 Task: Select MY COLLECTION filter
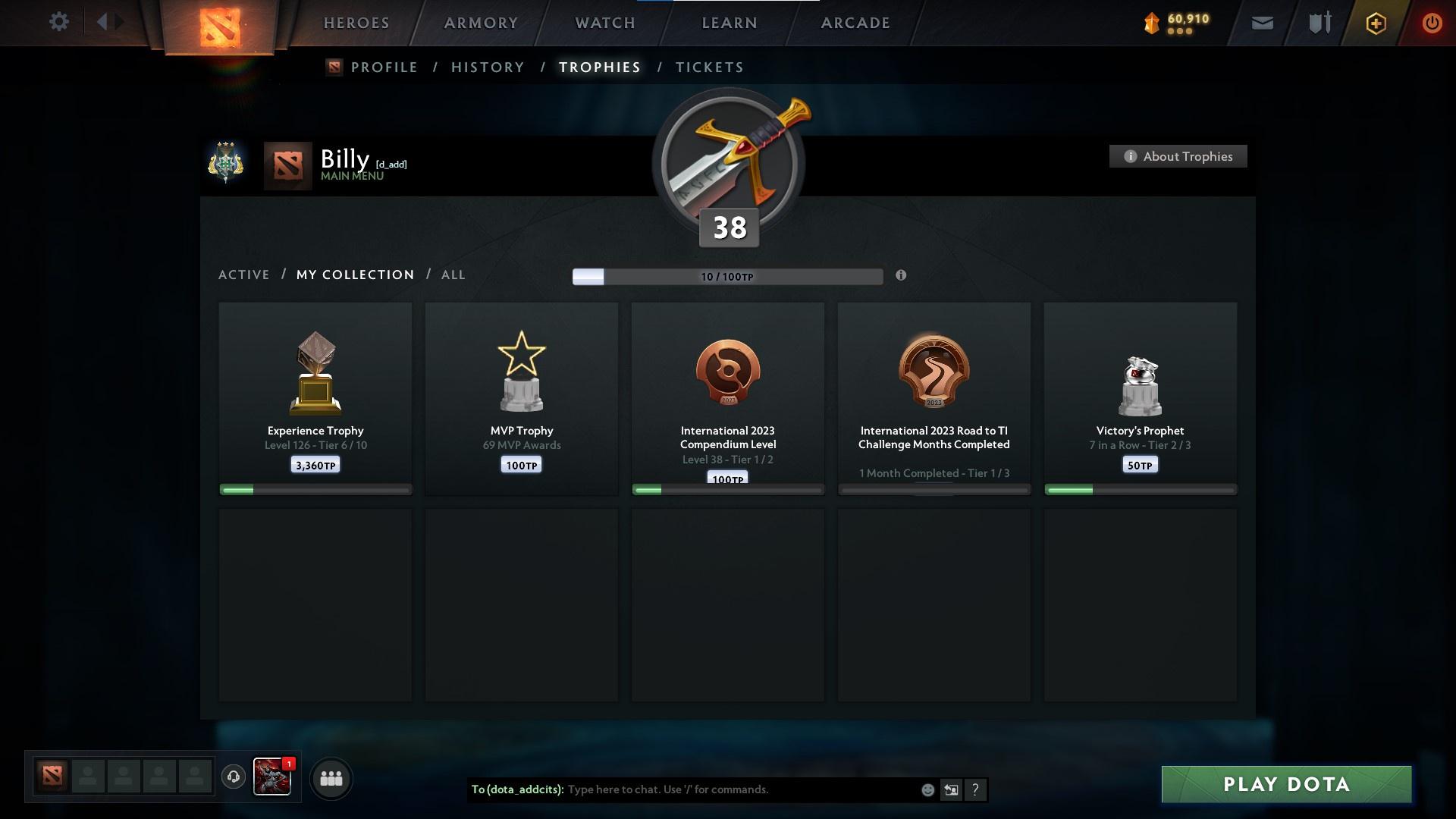coord(354,275)
